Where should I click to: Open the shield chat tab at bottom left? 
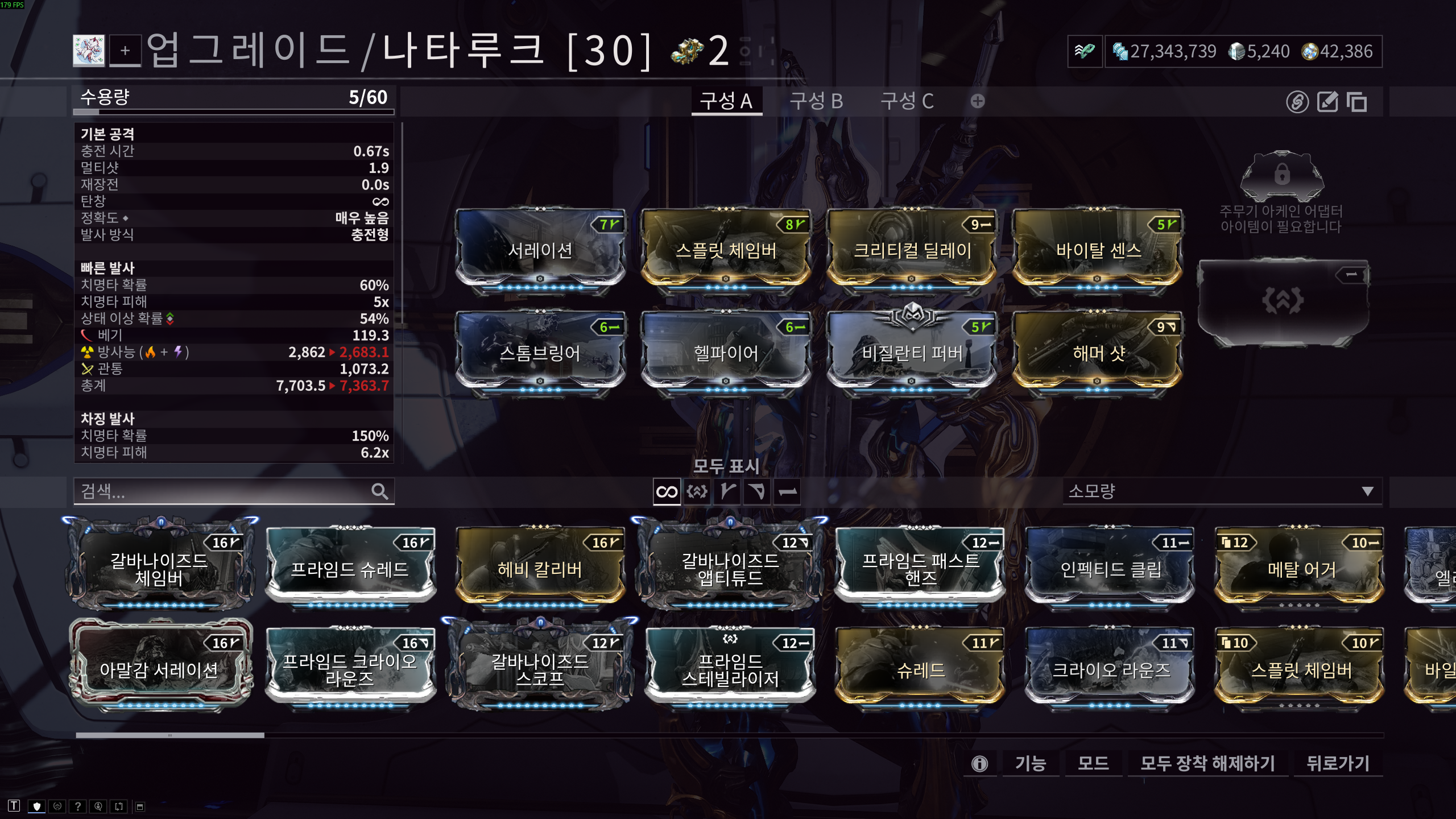pyautogui.click(x=37, y=806)
